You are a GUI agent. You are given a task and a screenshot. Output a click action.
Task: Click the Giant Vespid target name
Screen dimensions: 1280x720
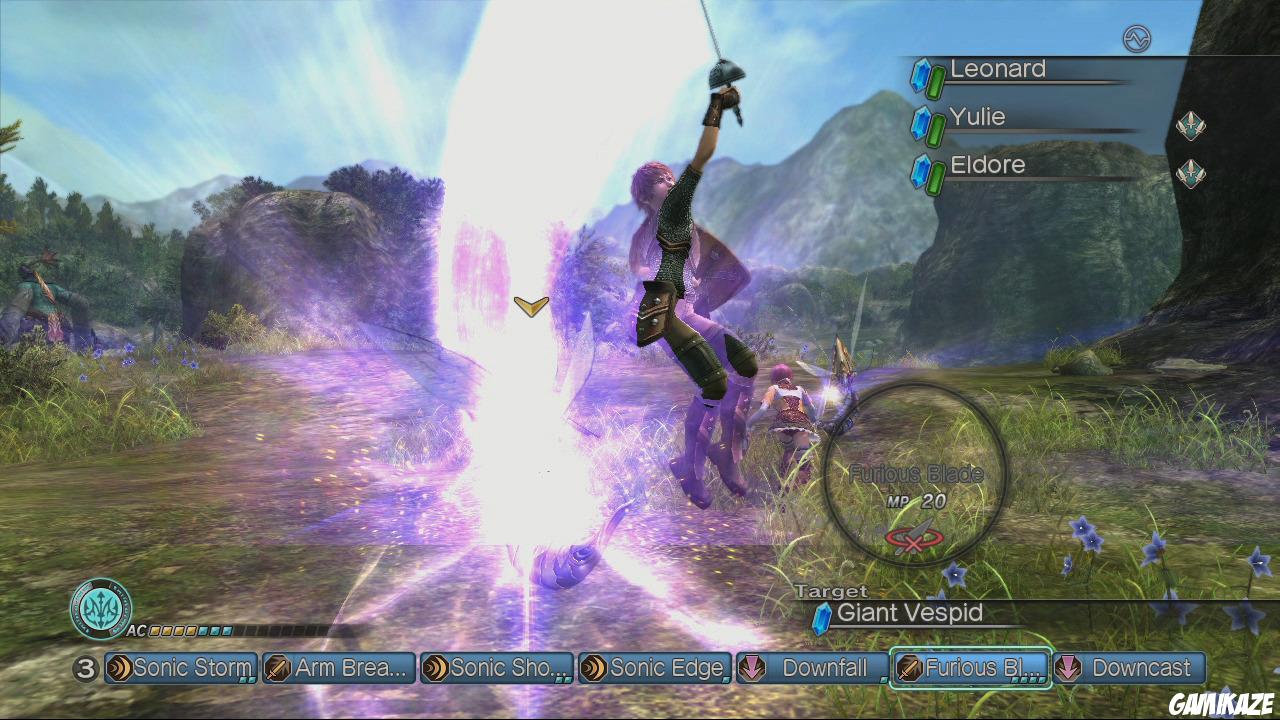pyautogui.click(x=909, y=613)
